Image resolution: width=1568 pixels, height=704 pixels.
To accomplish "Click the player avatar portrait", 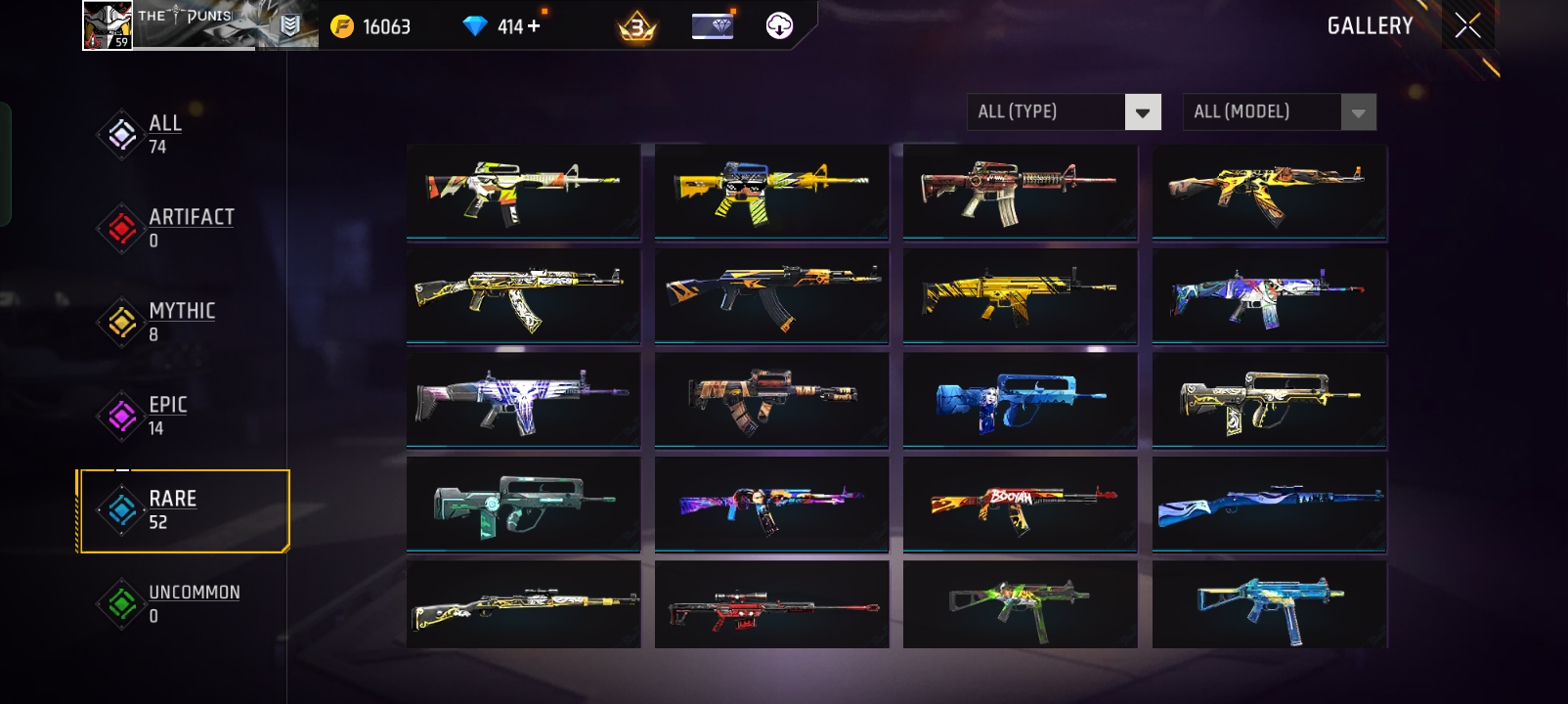I will (x=107, y=24).
